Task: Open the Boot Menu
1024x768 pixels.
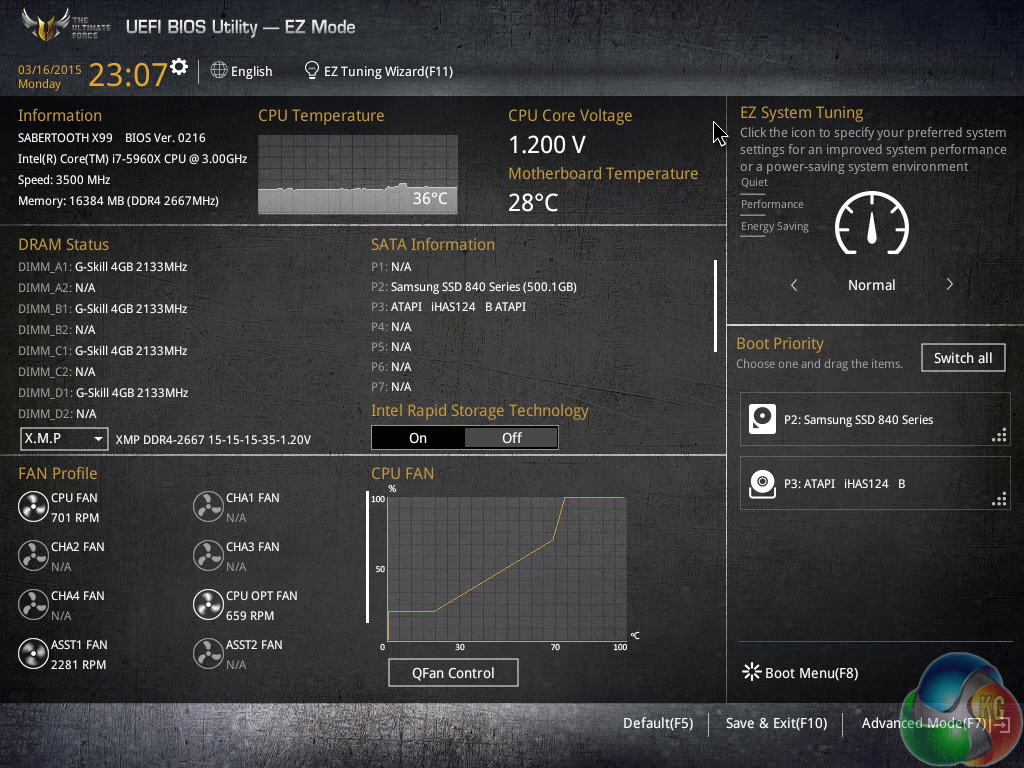Action: [801, 673]
